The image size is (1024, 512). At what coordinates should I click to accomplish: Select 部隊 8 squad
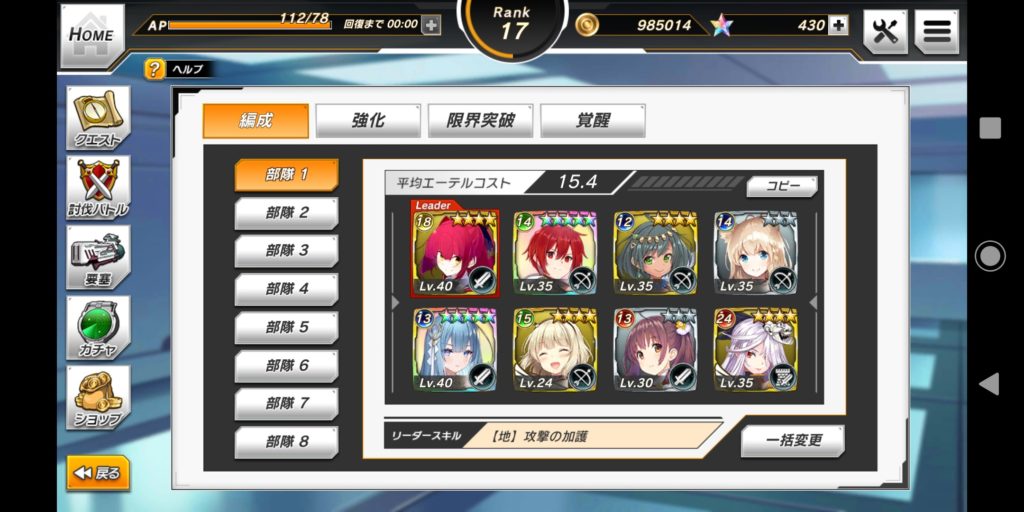286,441
